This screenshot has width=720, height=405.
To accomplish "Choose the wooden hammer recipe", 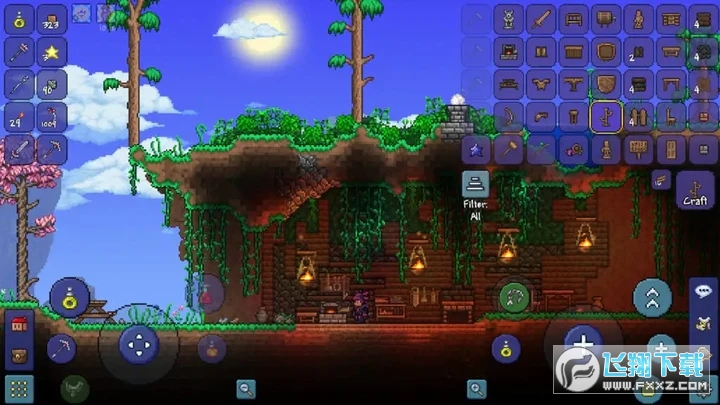I will click(x=508, y=150).
